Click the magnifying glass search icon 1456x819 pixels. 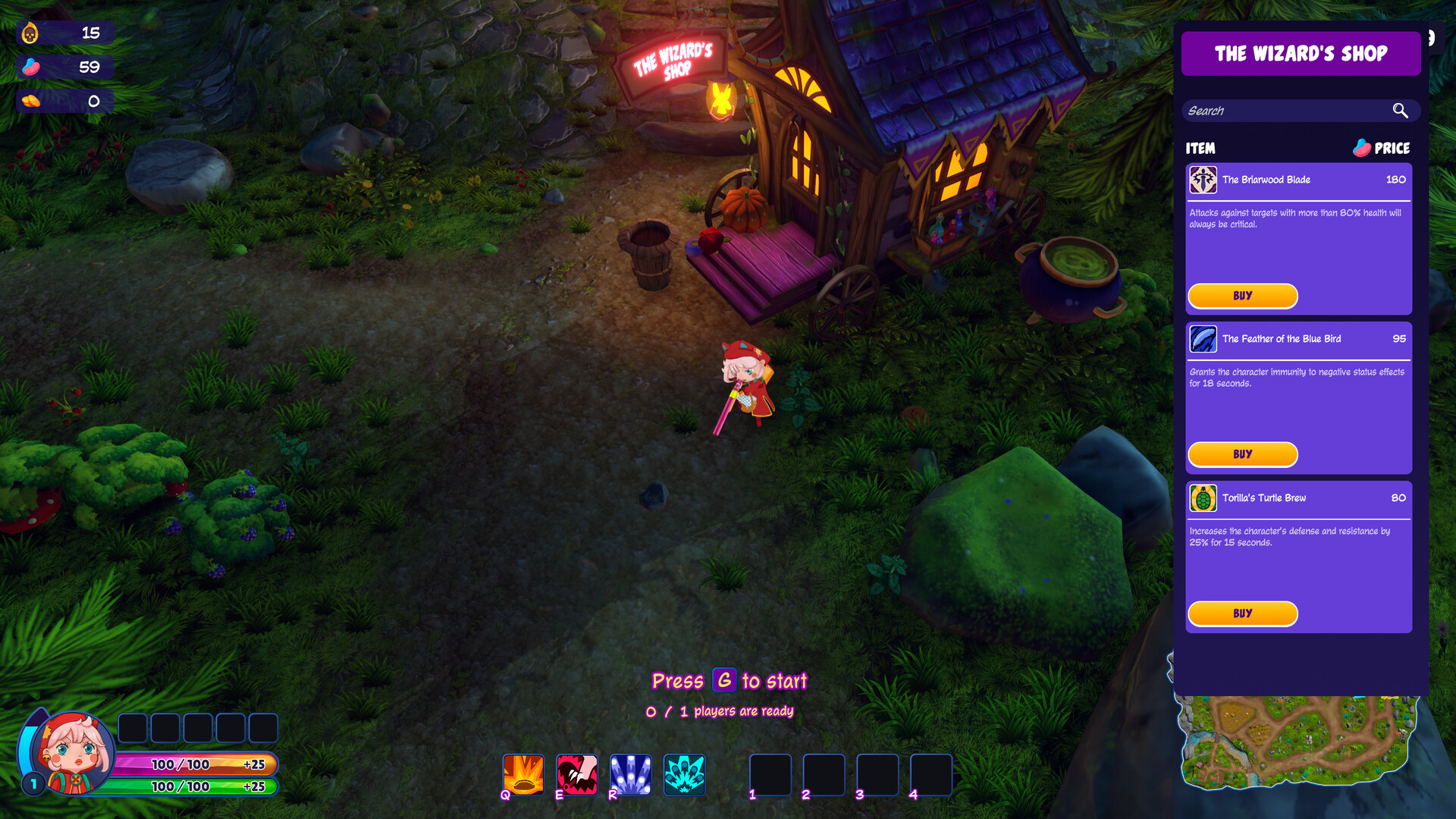pos(1400,110)
